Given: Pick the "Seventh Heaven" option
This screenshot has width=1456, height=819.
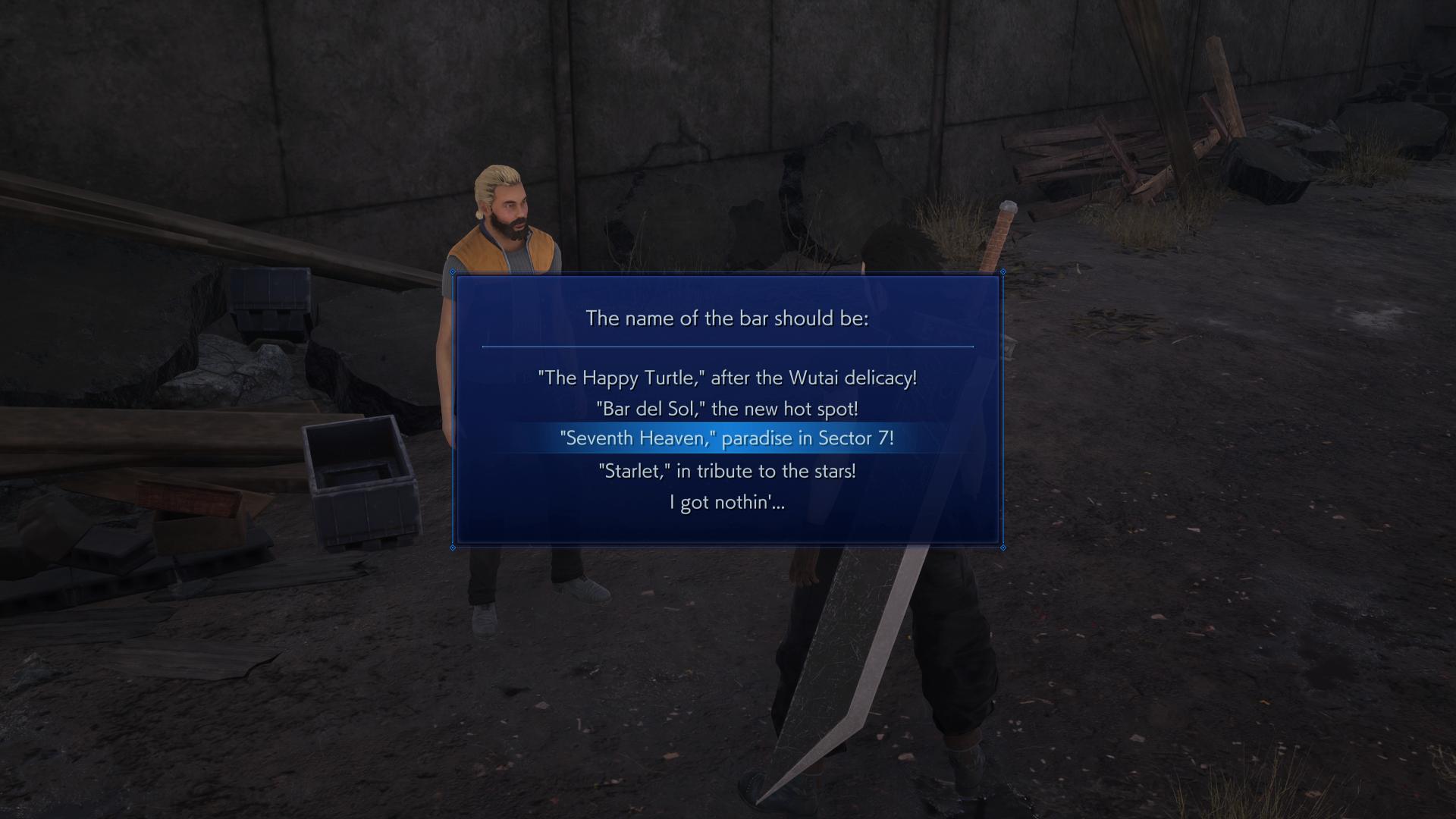Looking at the screenshot, I should tap(726, 438).
